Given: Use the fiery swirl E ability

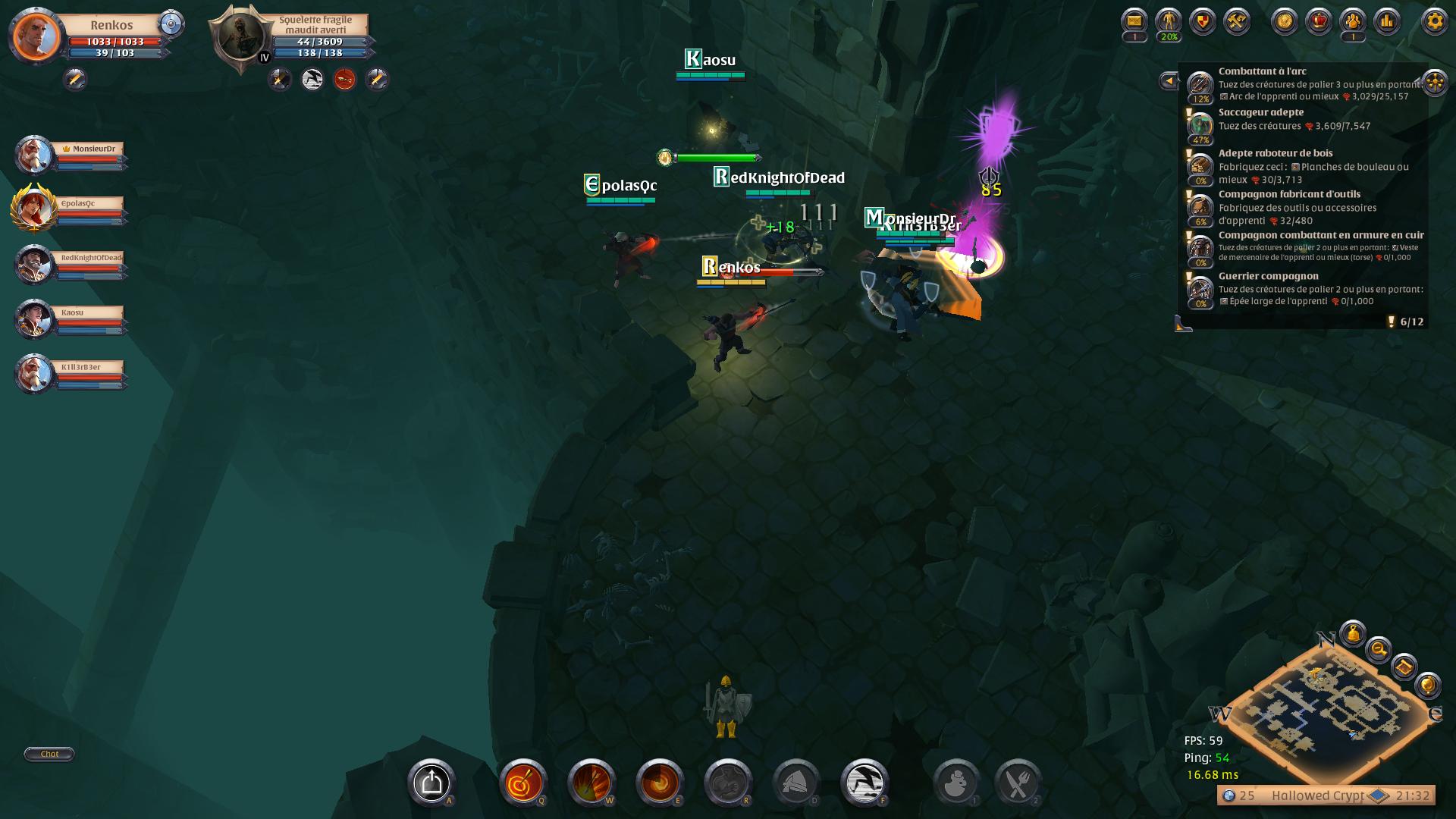Looking at the screenshot, I should [660, 783].
